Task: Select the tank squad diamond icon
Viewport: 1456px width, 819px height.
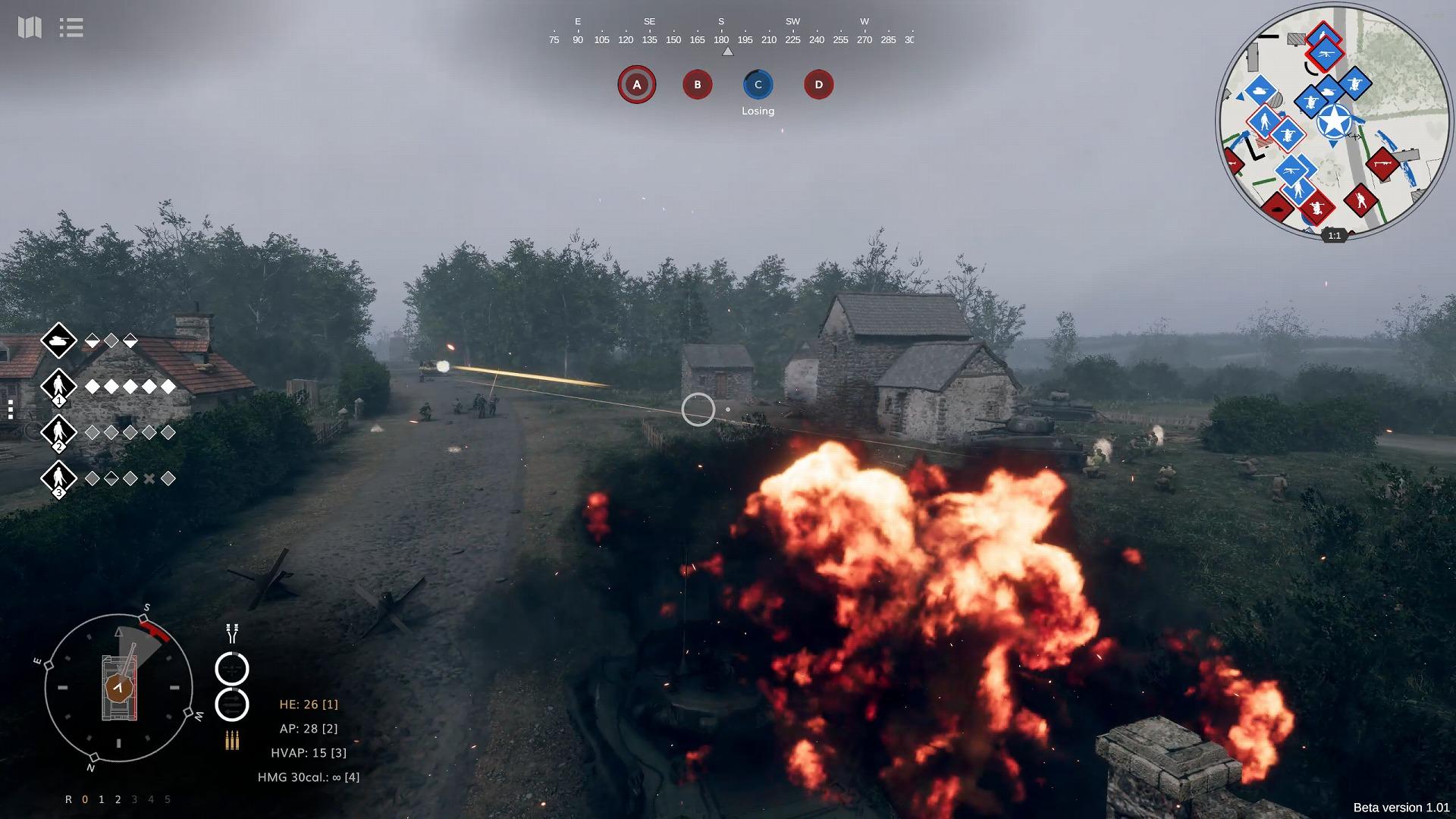Action: point(59,340)
